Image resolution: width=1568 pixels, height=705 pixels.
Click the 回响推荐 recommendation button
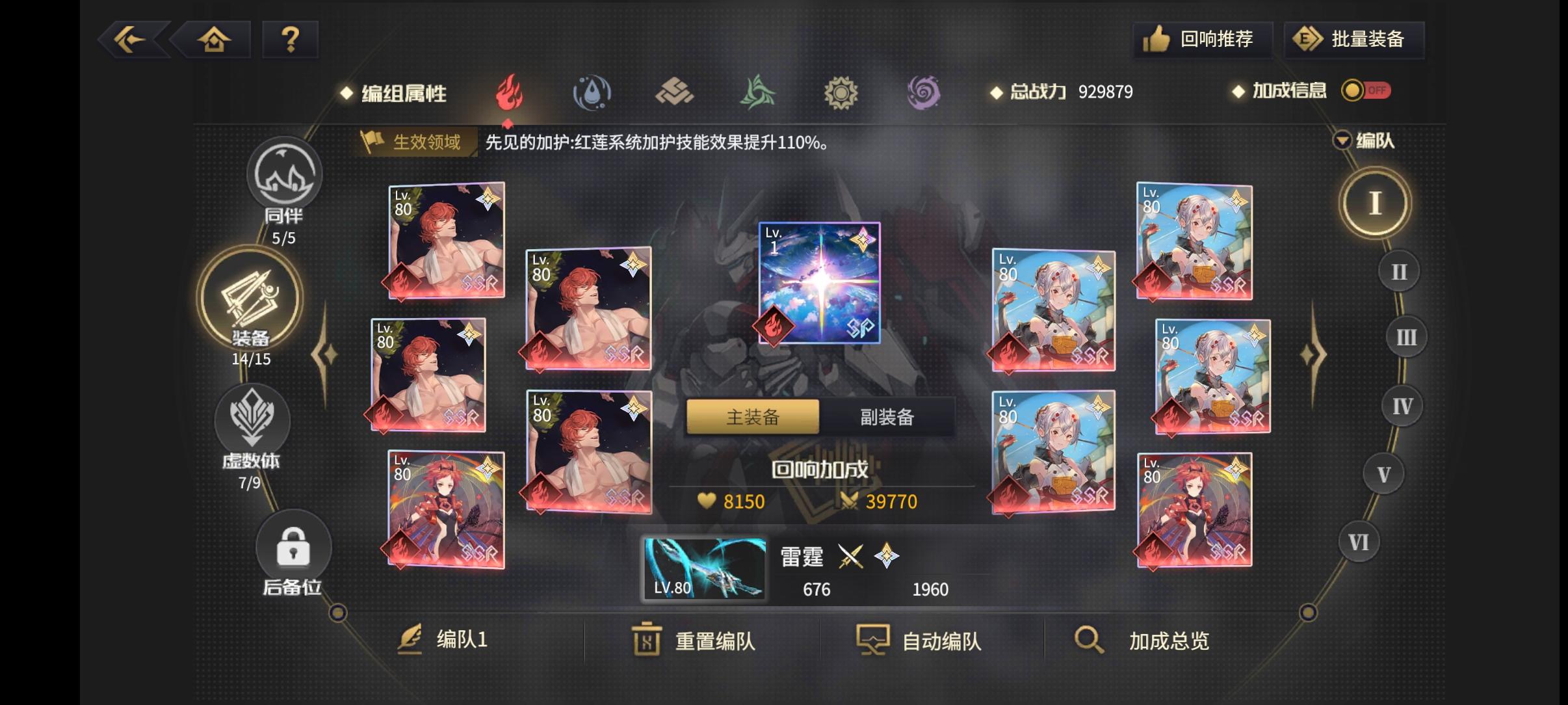coord(1203,39)
